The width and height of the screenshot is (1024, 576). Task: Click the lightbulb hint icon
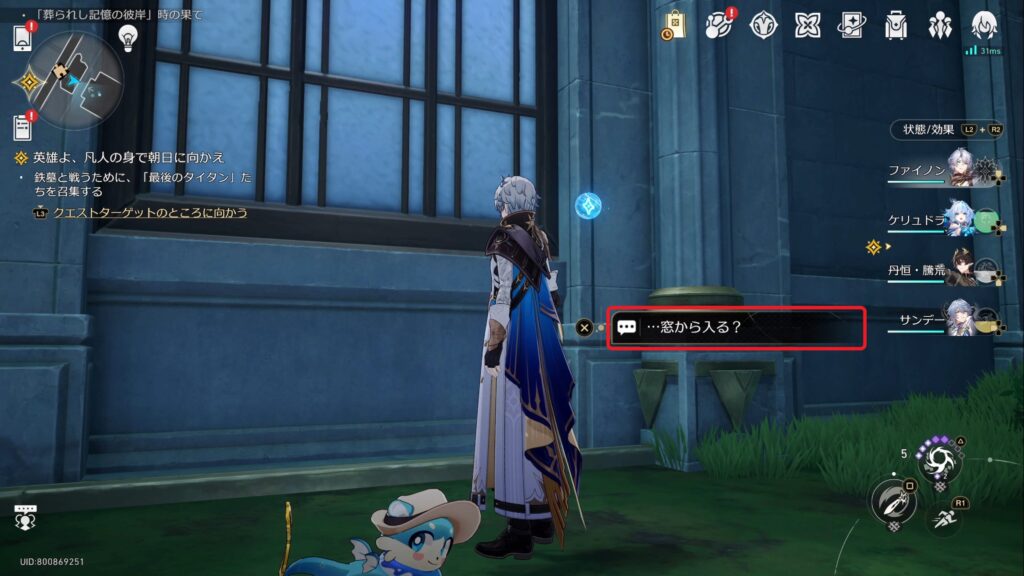[x=128, y=37]
